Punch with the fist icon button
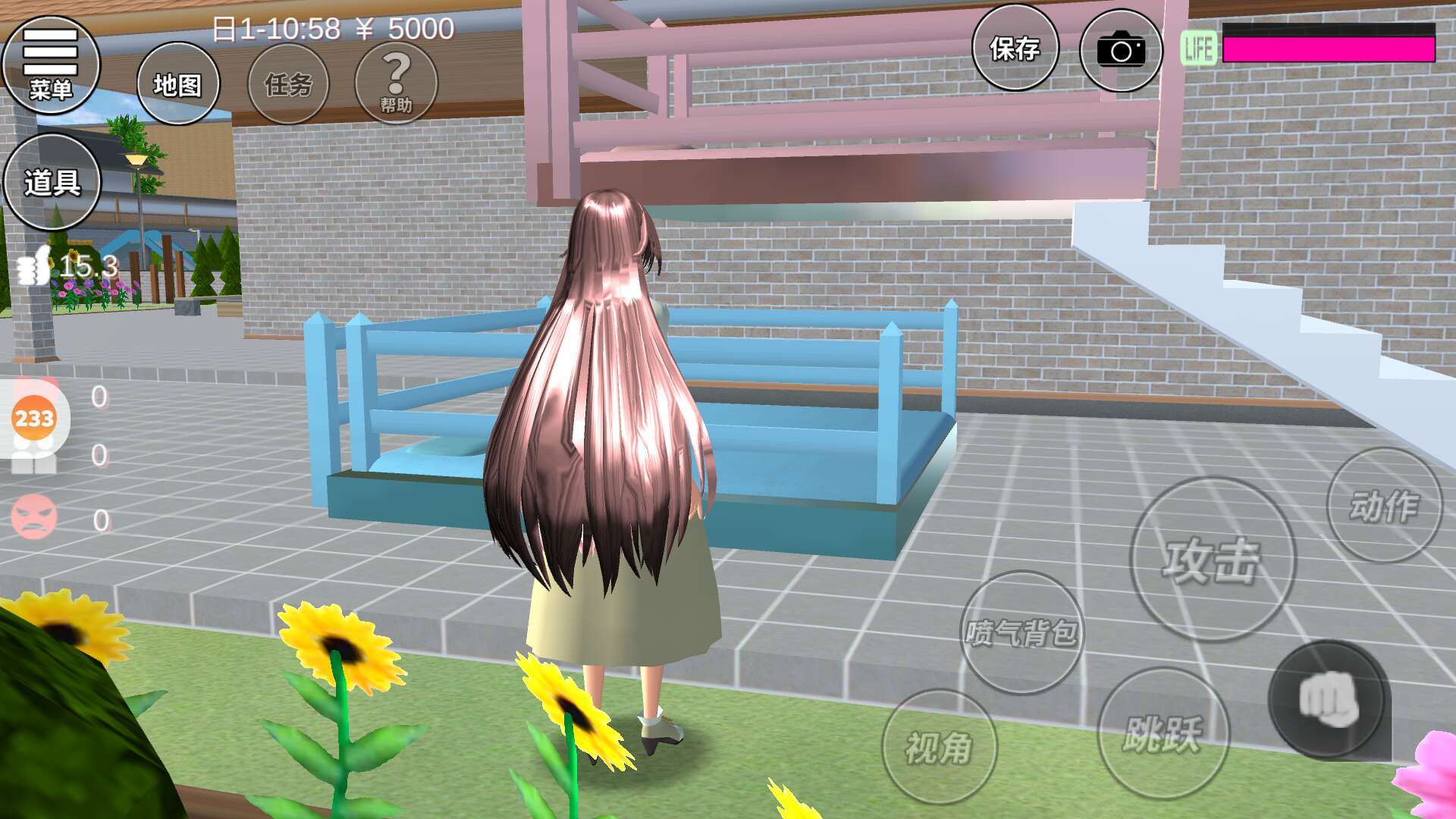Viewport: 1456px width, 819px height. coord(1329,700)
